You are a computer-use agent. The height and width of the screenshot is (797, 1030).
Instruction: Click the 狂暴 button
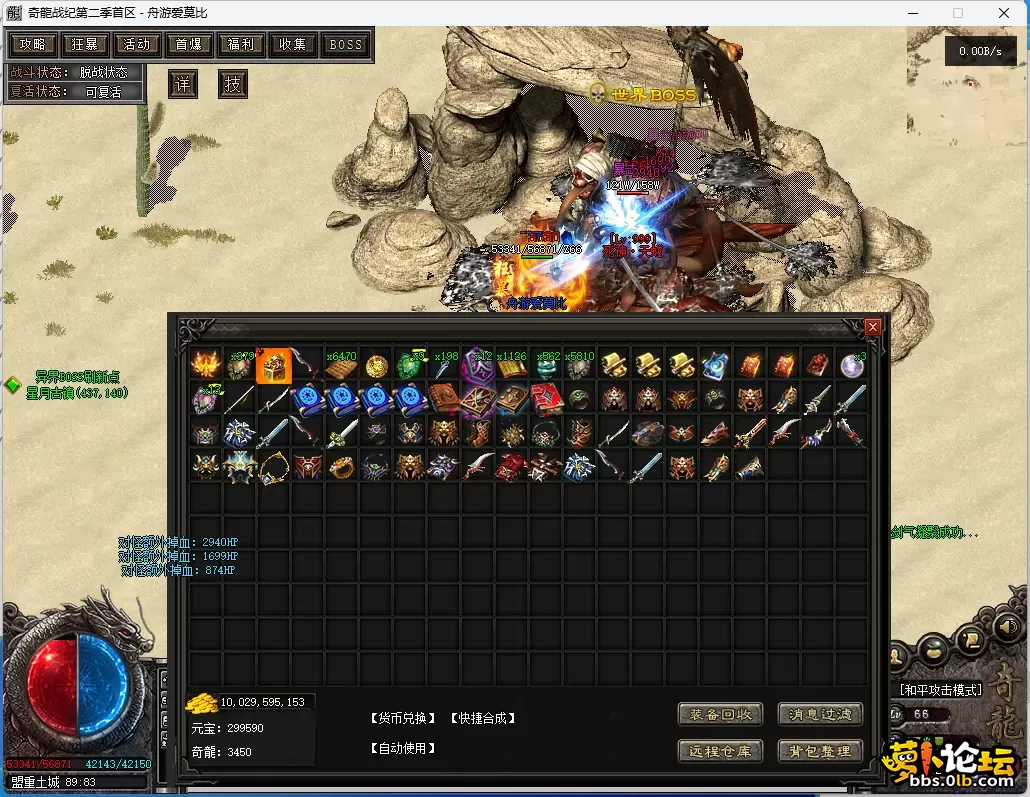coord(85,45)
